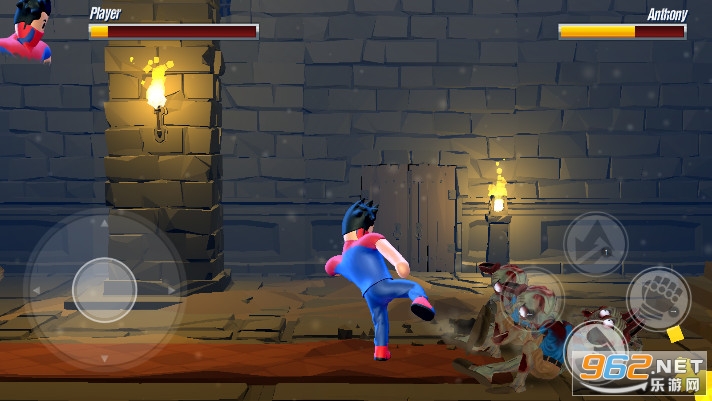712x401 pixels.
Task: Tap the virtual joystick center knob
Action: coord(104,290)
